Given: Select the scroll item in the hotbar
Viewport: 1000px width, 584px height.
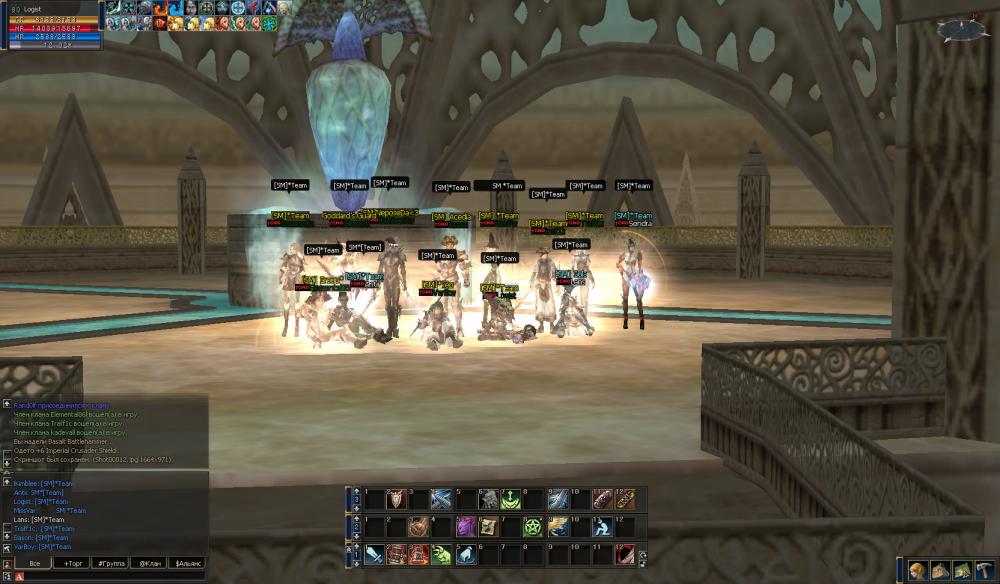Looking at the screenshot, I should 488,526.
